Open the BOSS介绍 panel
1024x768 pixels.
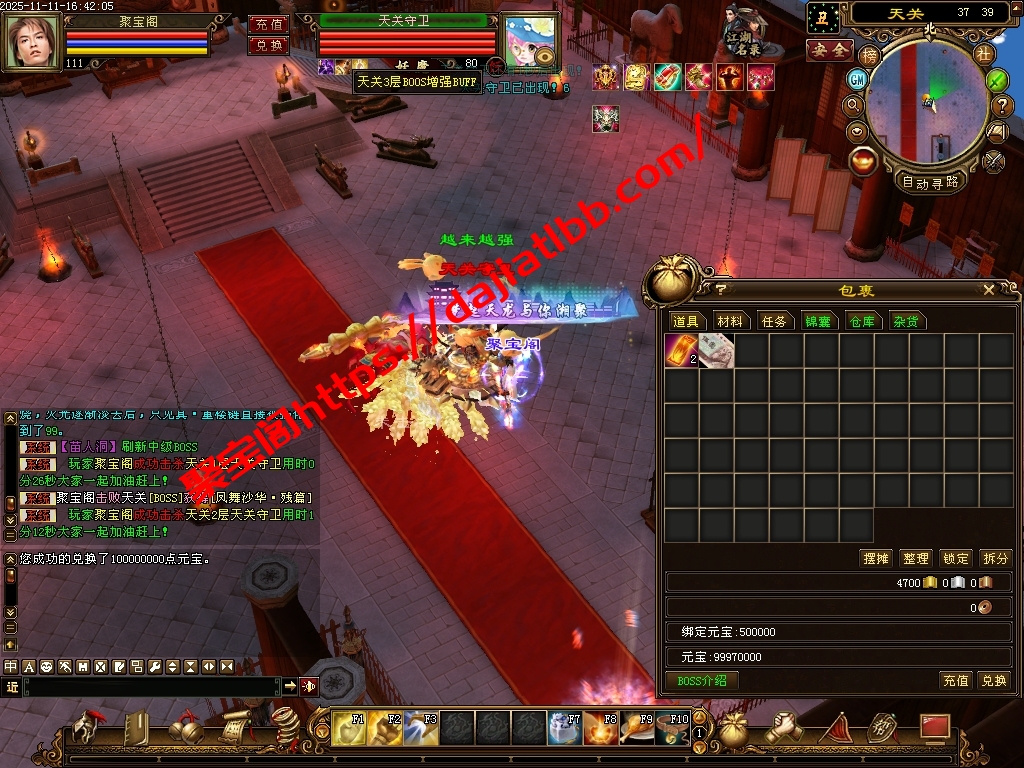tap(702, 680)
